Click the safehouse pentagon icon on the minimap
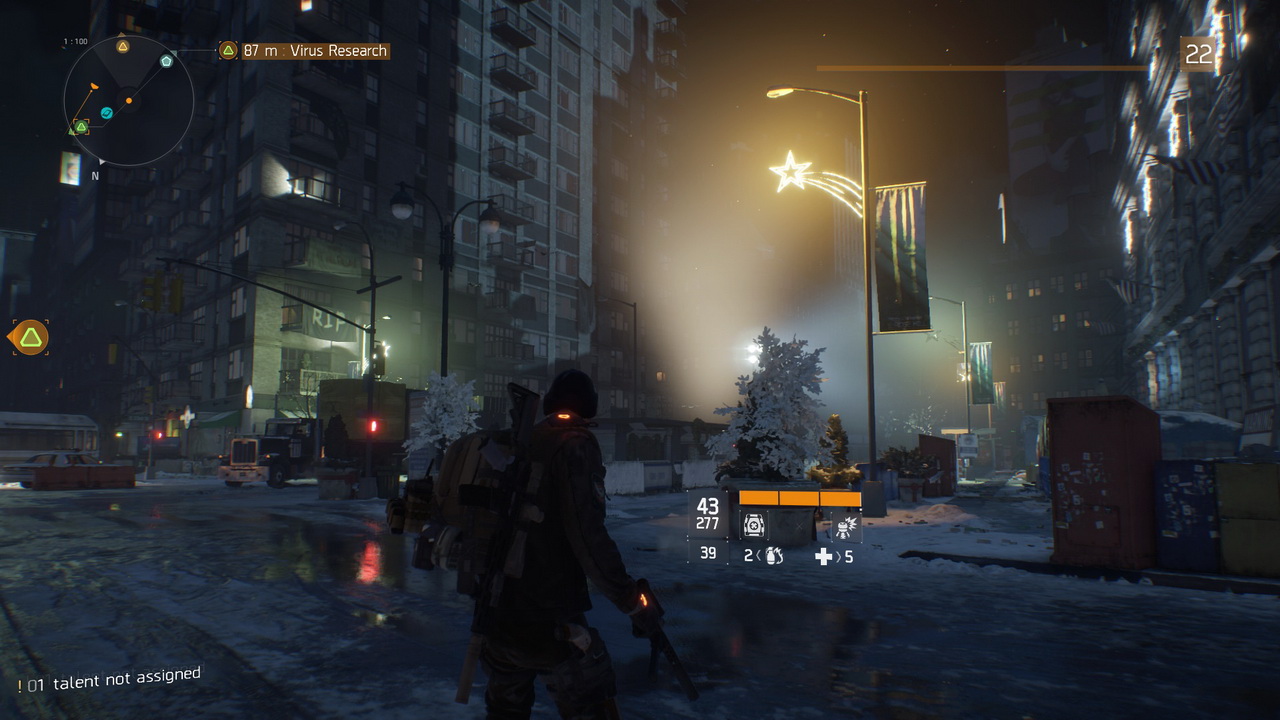This screenshot has width=1280, height=720. [166, 60]
